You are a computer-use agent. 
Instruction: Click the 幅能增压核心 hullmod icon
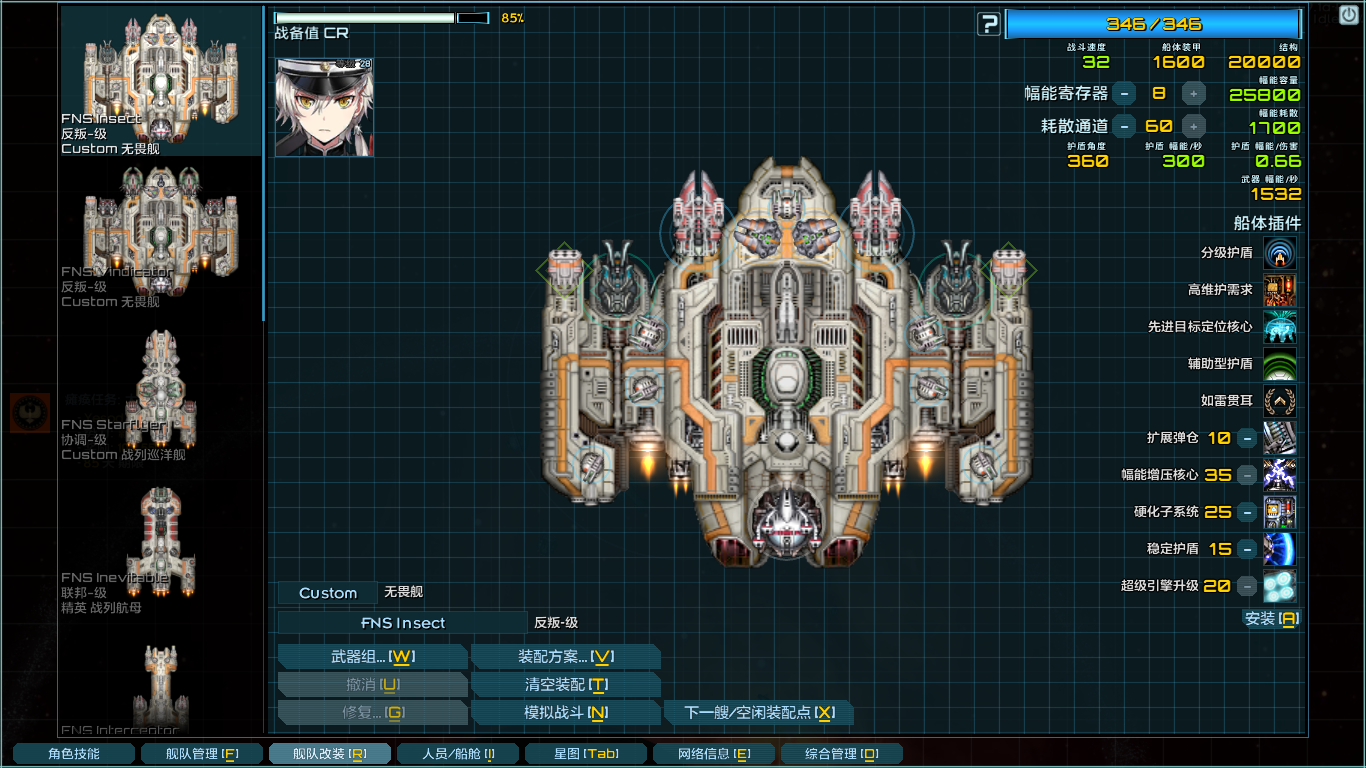click(1280, 476)
